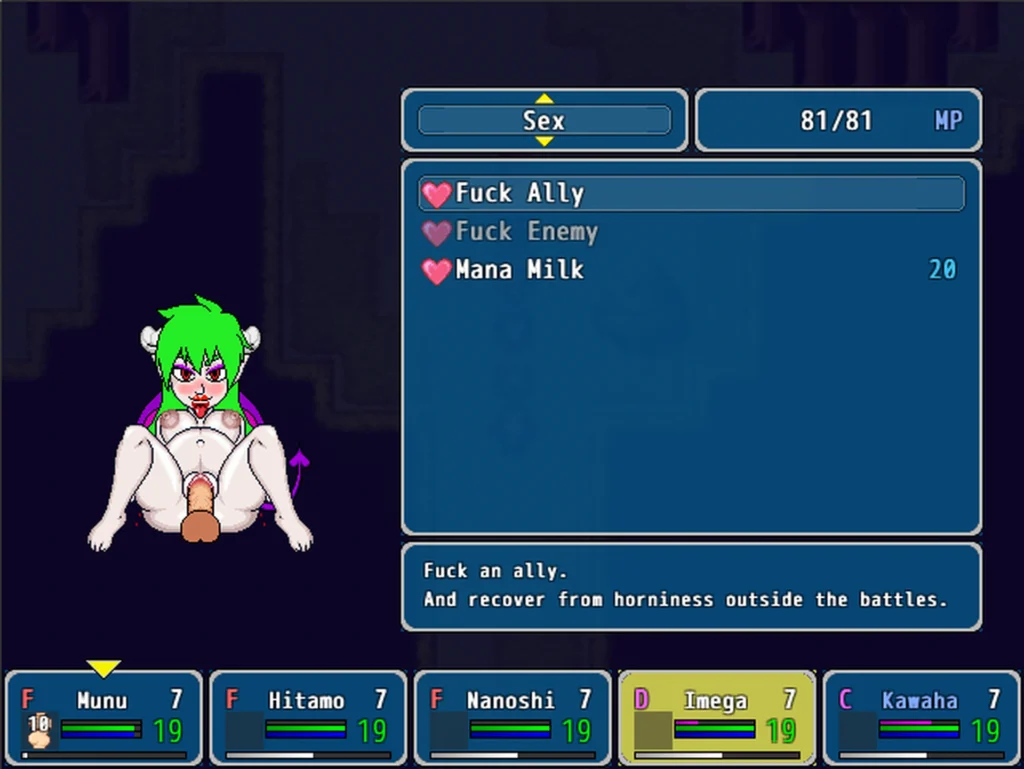Select Hitamo's party status panel
The width and height of the screenshot is (1024, 769).
click(308, 717)
